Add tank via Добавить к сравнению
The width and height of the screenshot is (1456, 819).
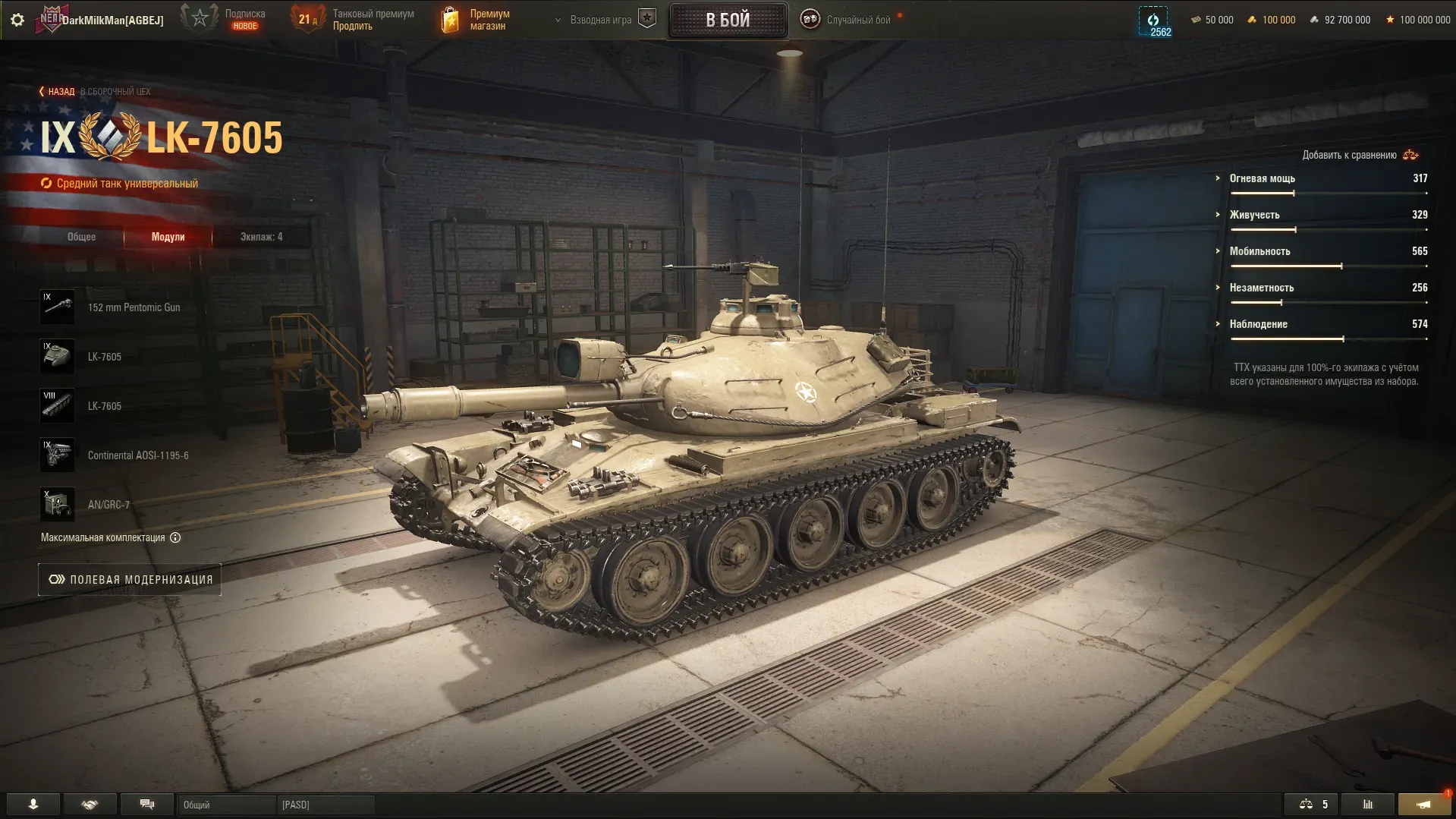pos(1359,155)
